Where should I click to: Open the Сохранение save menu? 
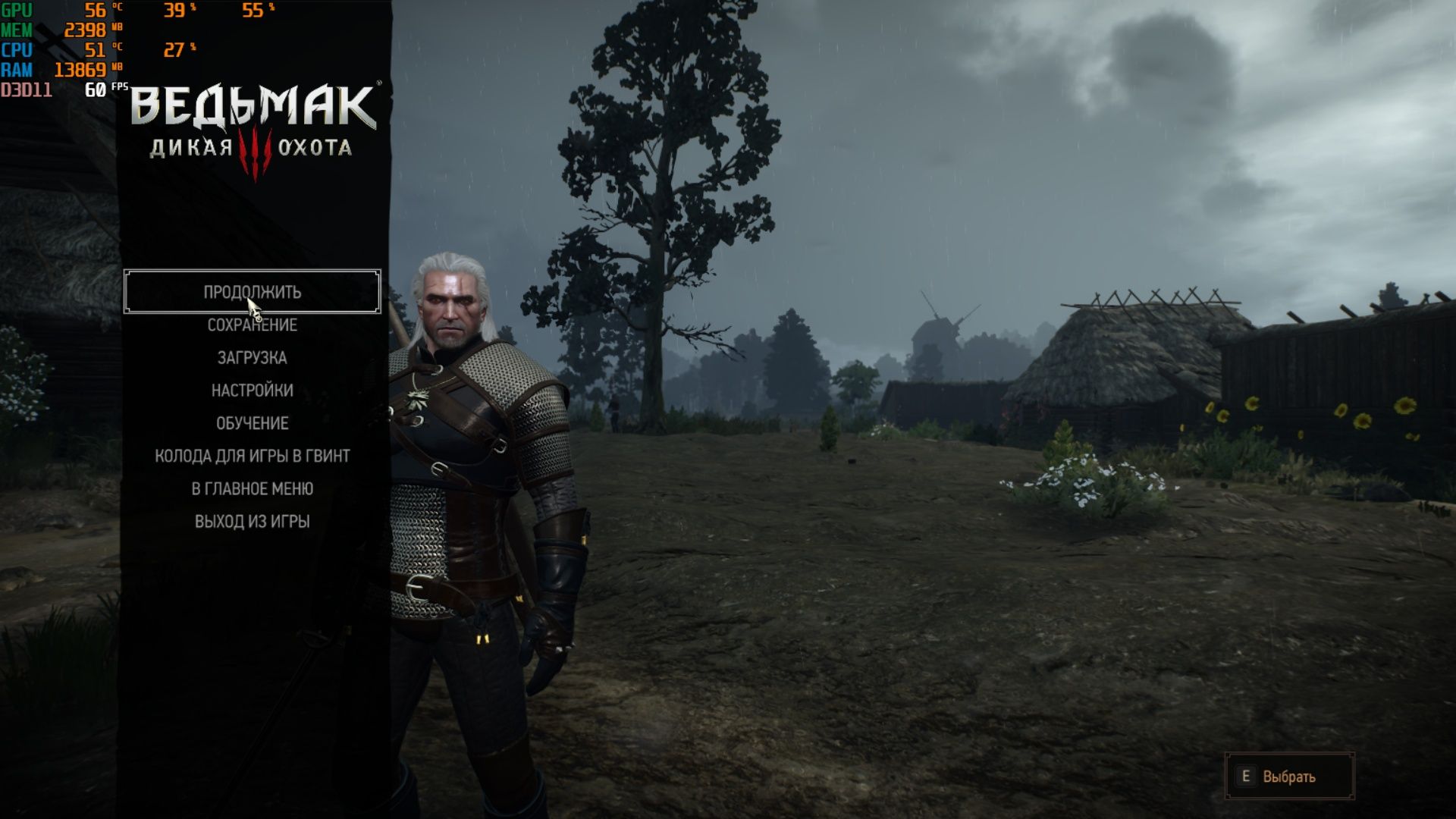tap(252, 325)
